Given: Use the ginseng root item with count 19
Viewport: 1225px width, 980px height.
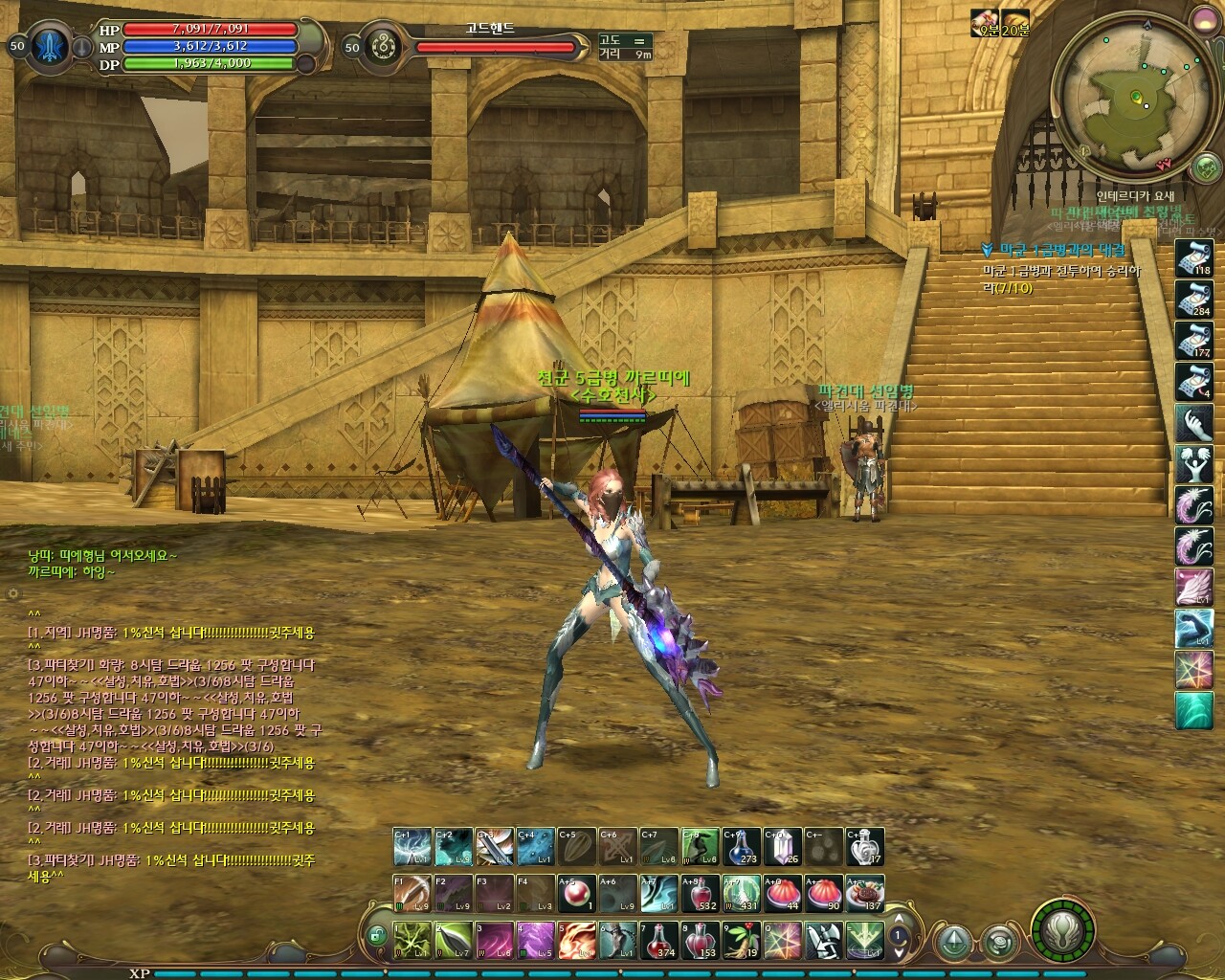Looking at the screenshot, I should click(740, 940).
